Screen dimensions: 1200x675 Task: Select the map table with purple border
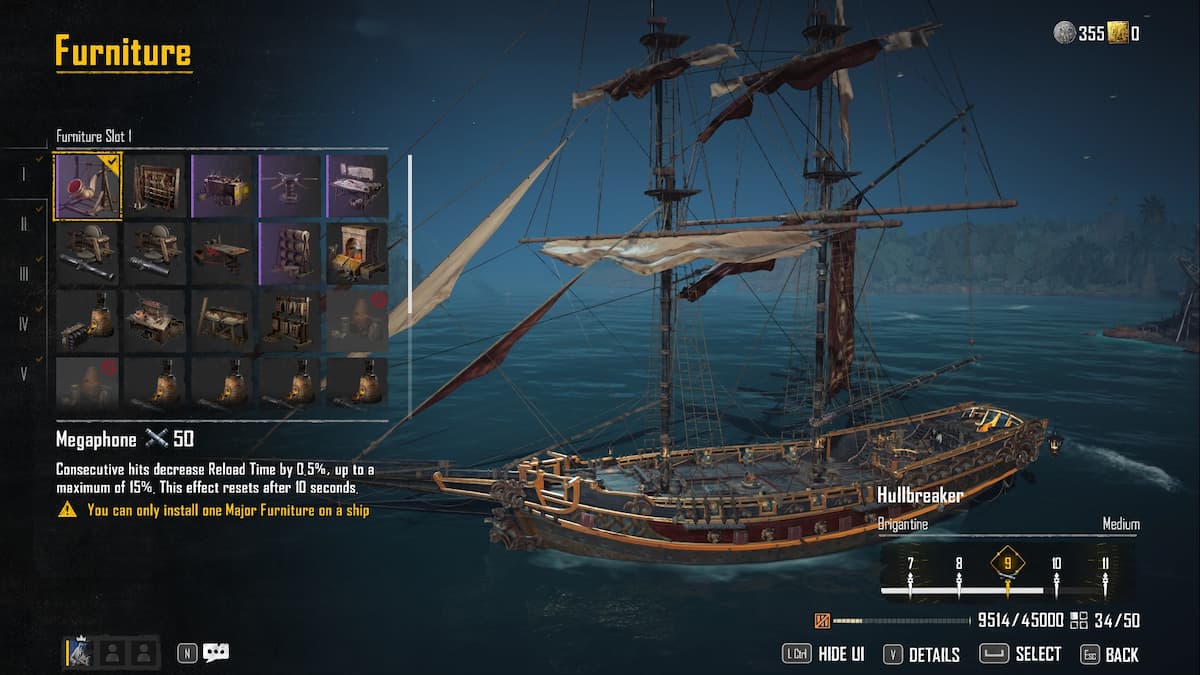pos(358,185)
